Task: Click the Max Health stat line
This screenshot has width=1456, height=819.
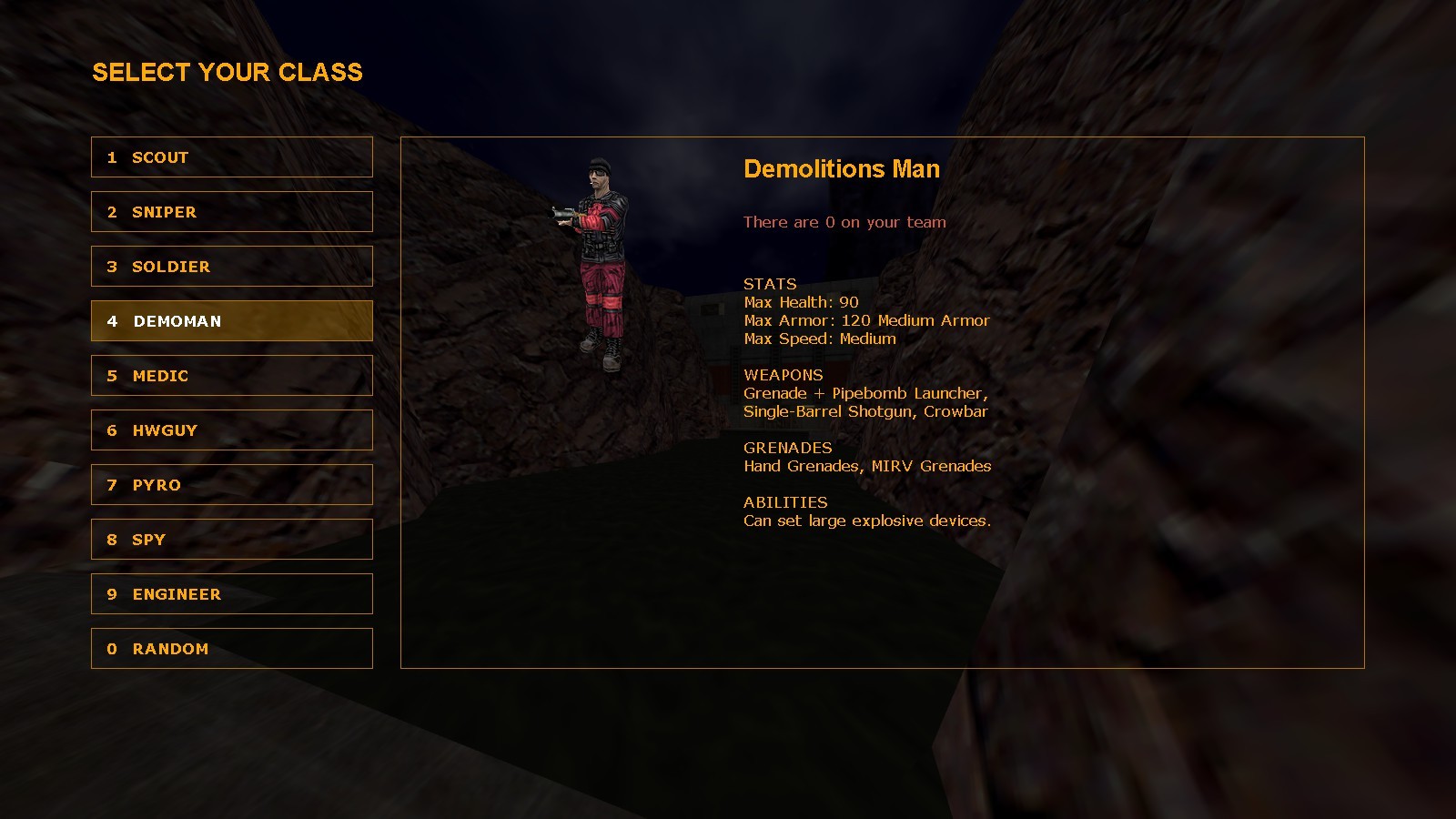Action: [x=801, y=302]
